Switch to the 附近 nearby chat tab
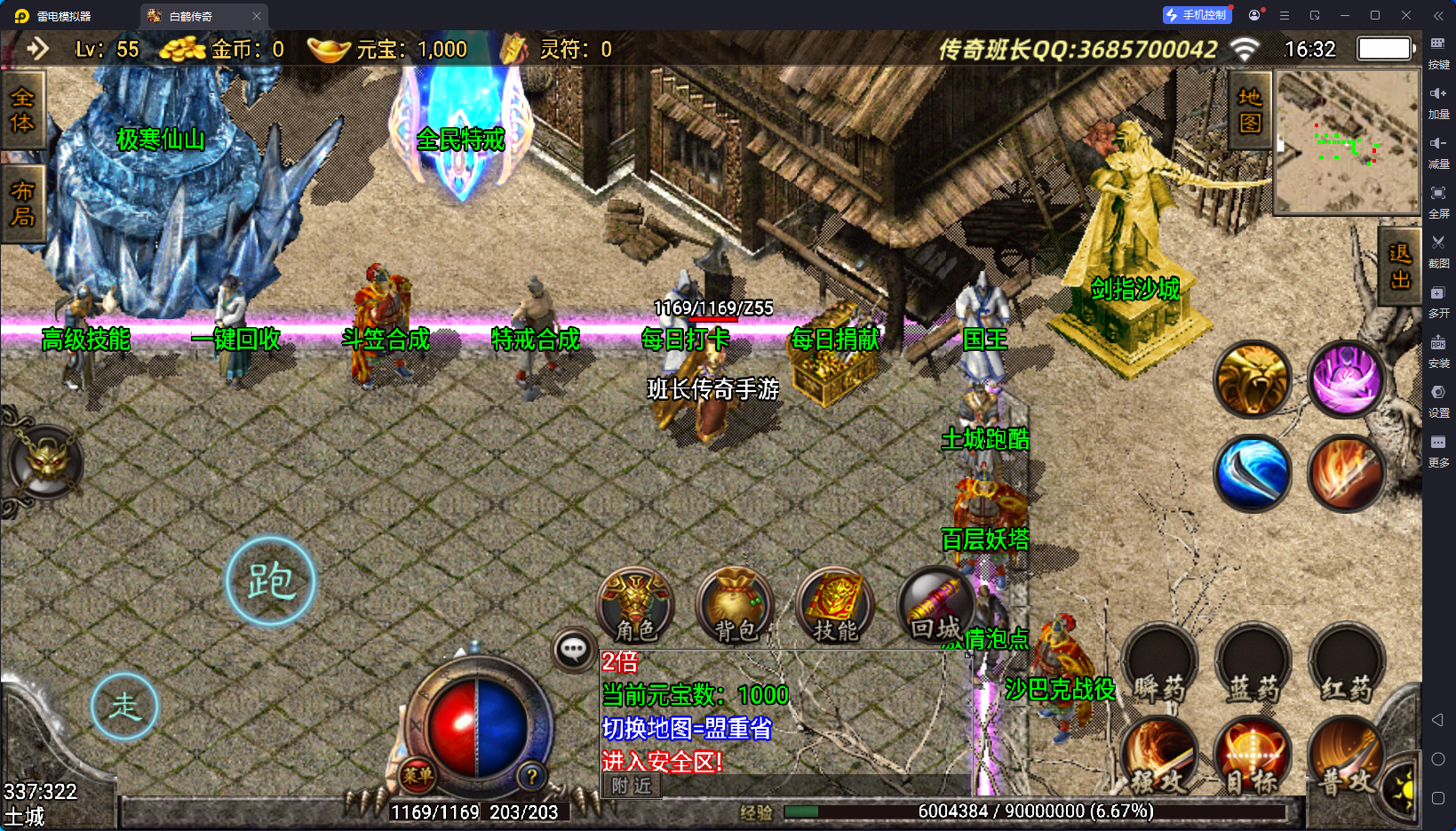This screenshot has width=1456, height=831. (x=632, y=786)
